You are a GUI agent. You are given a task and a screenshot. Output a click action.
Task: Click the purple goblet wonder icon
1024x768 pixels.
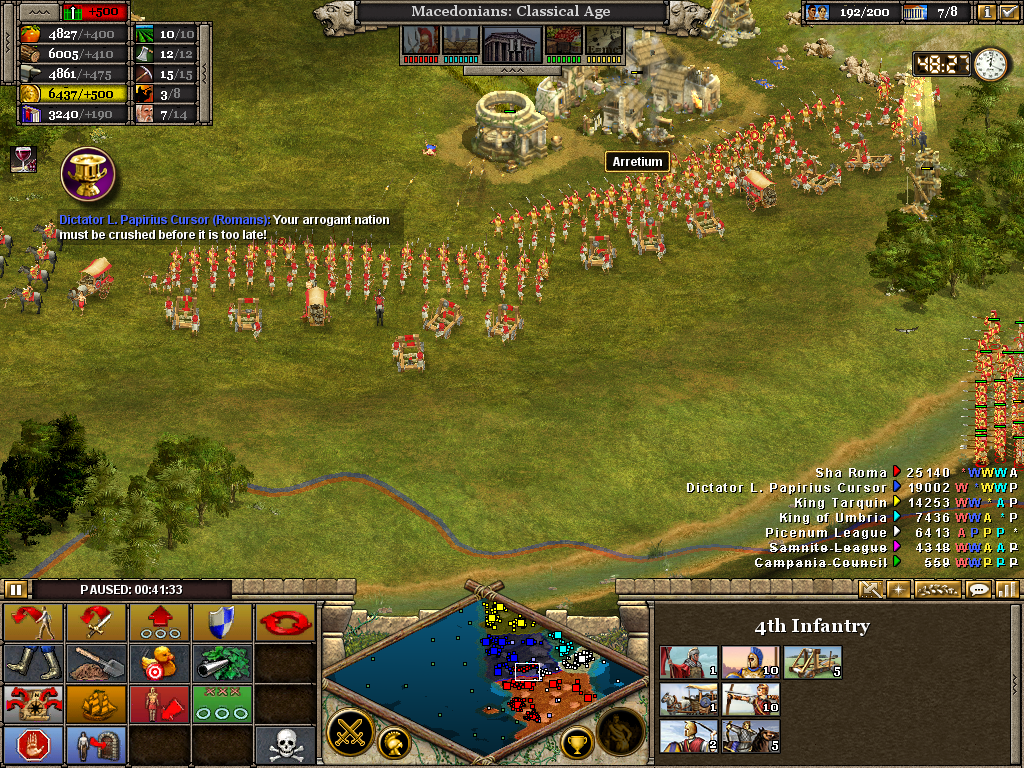89,174
